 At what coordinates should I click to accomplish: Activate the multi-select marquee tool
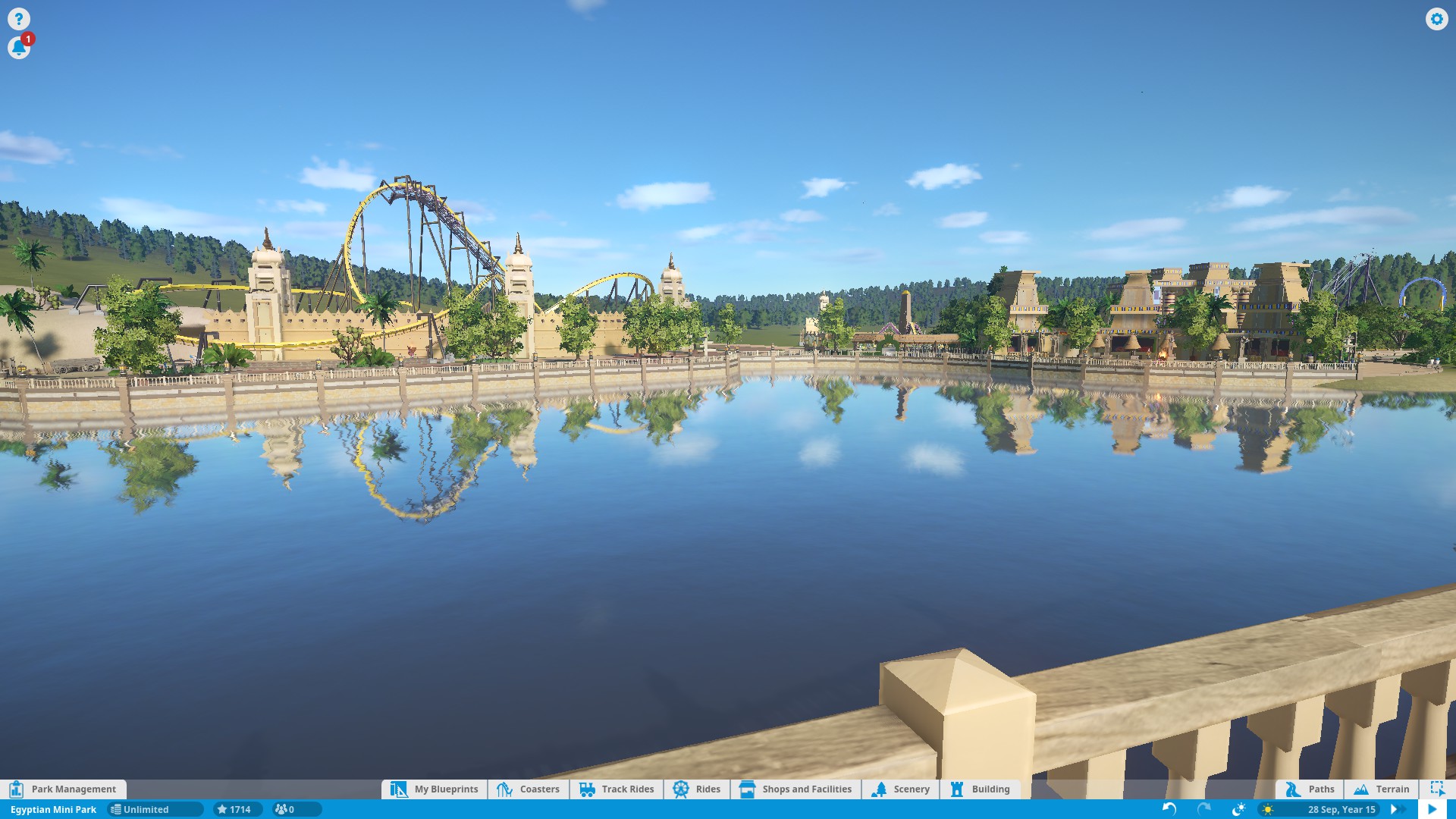[x=1437, y=789]
